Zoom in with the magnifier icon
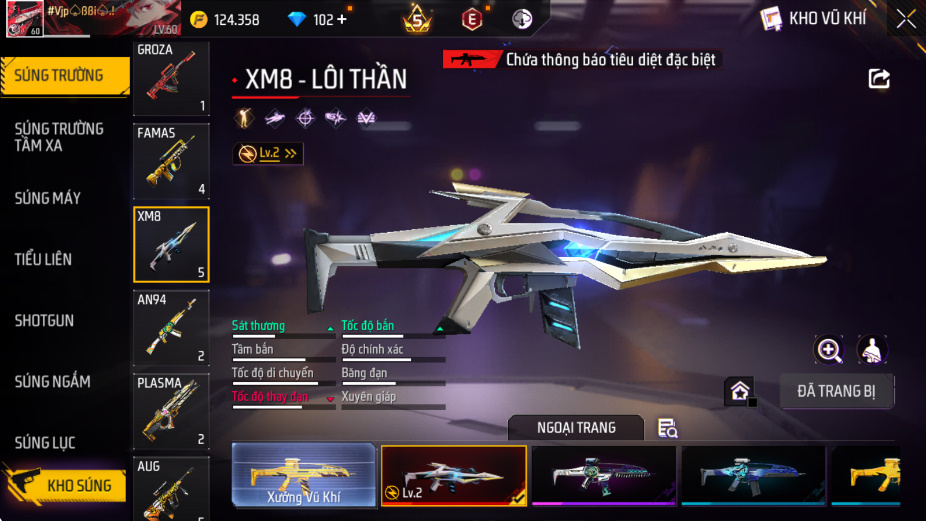 829,349
